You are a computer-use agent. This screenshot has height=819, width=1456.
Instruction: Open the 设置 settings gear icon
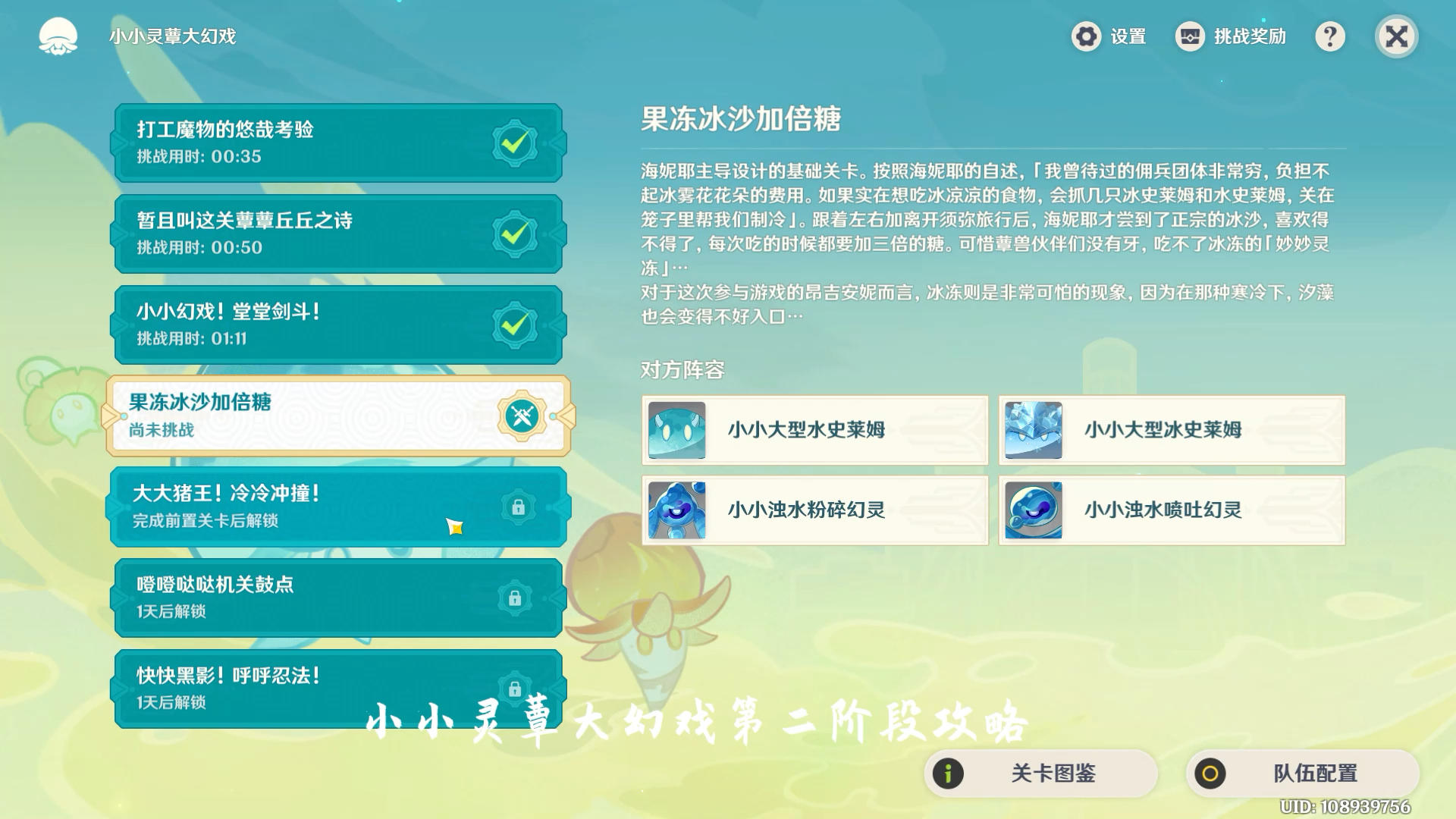(x=1086, y=36)
